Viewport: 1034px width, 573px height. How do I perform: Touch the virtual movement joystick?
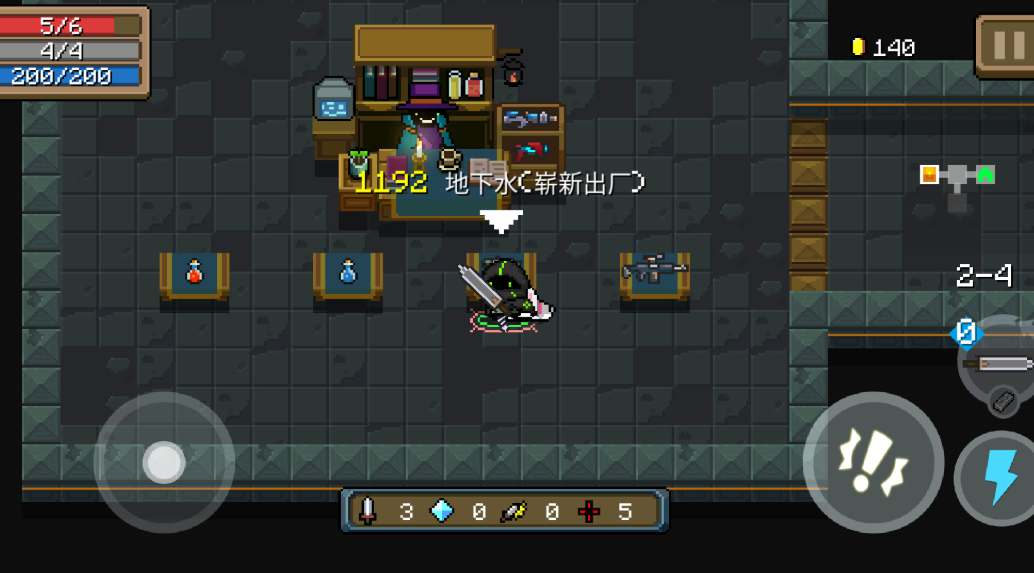163,462
